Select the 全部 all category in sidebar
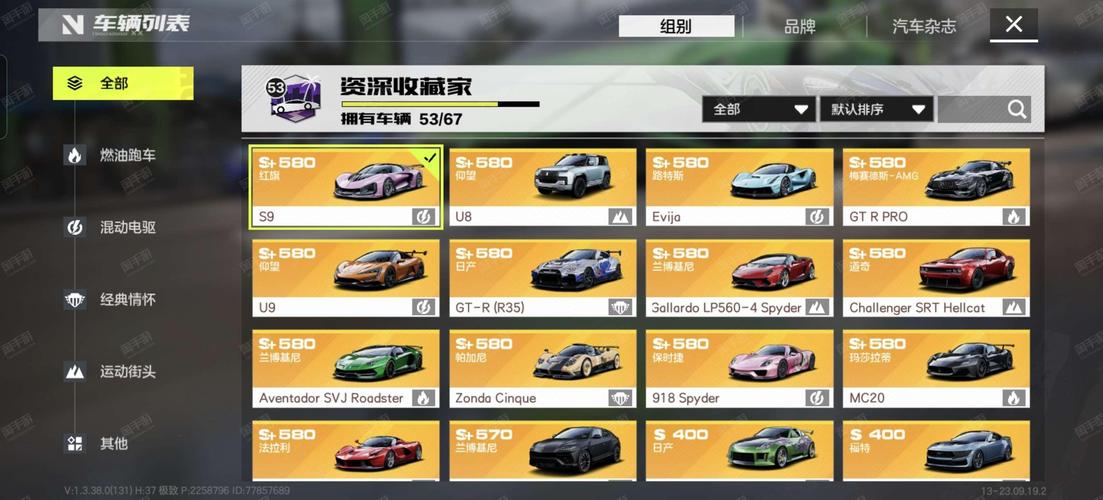 click(x=122, y=83)
